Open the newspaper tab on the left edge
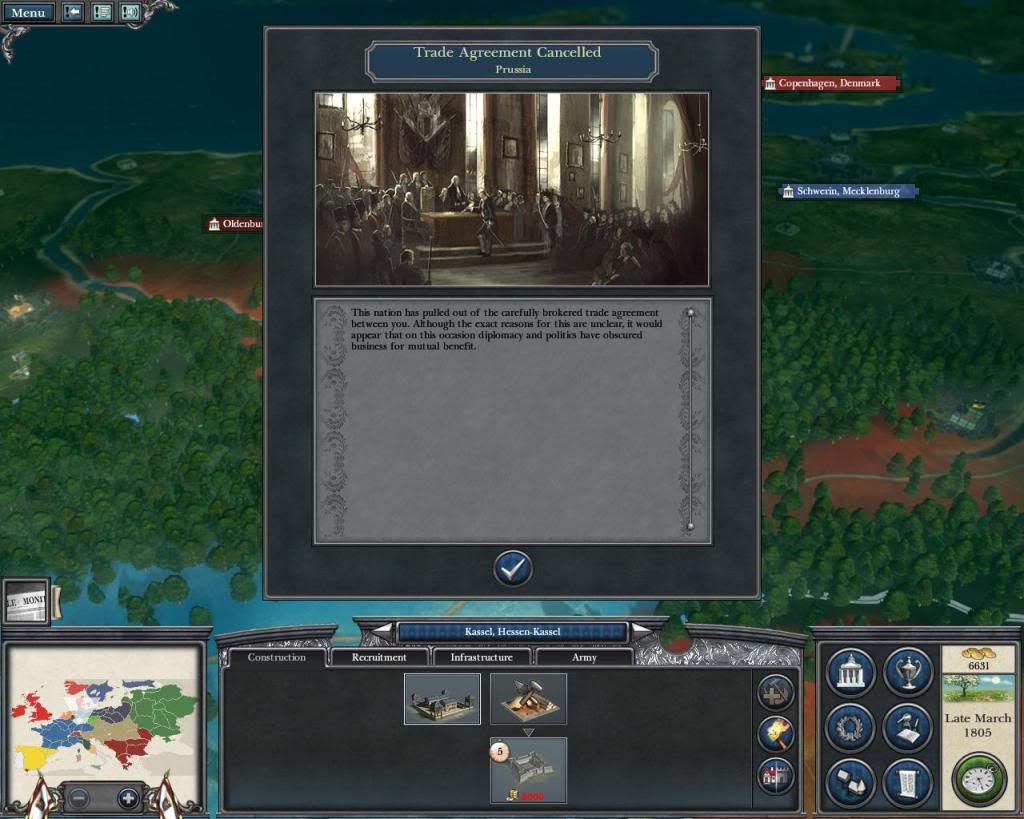This screenshot has width=1024, height=819. point(26,602)
